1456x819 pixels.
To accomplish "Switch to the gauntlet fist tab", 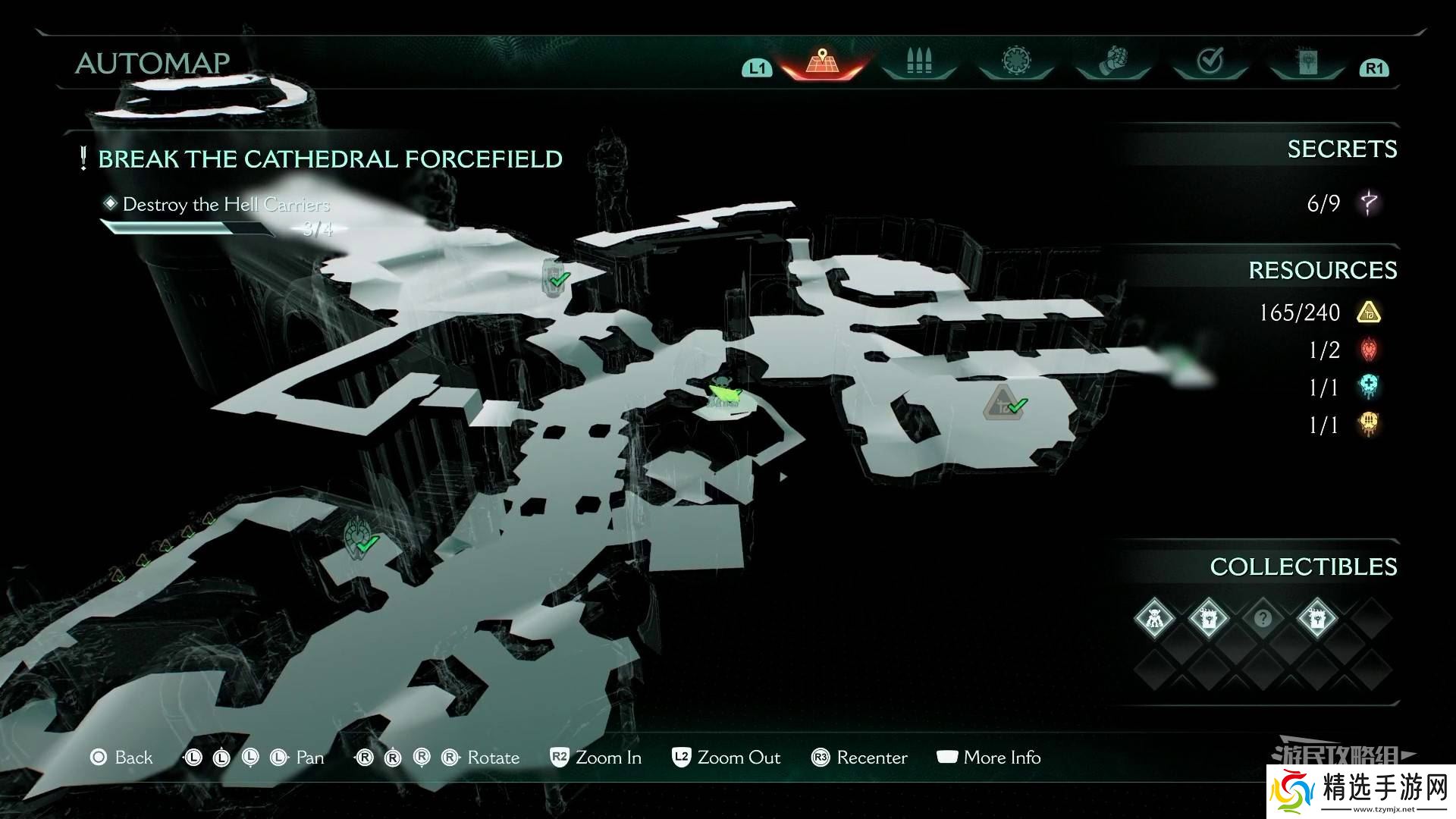I will [x=1113, y=62].
